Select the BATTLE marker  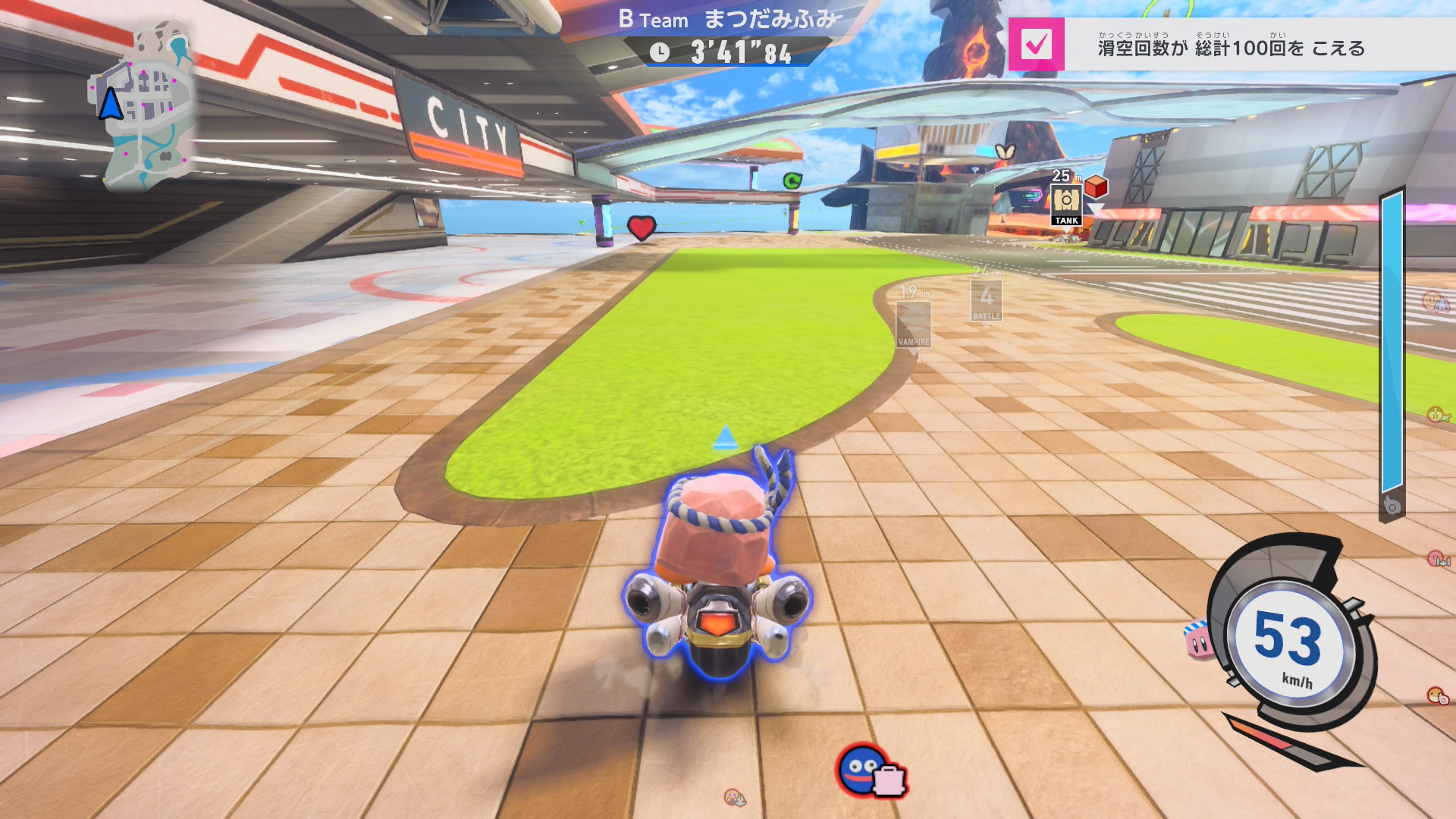tap(986, 300)
